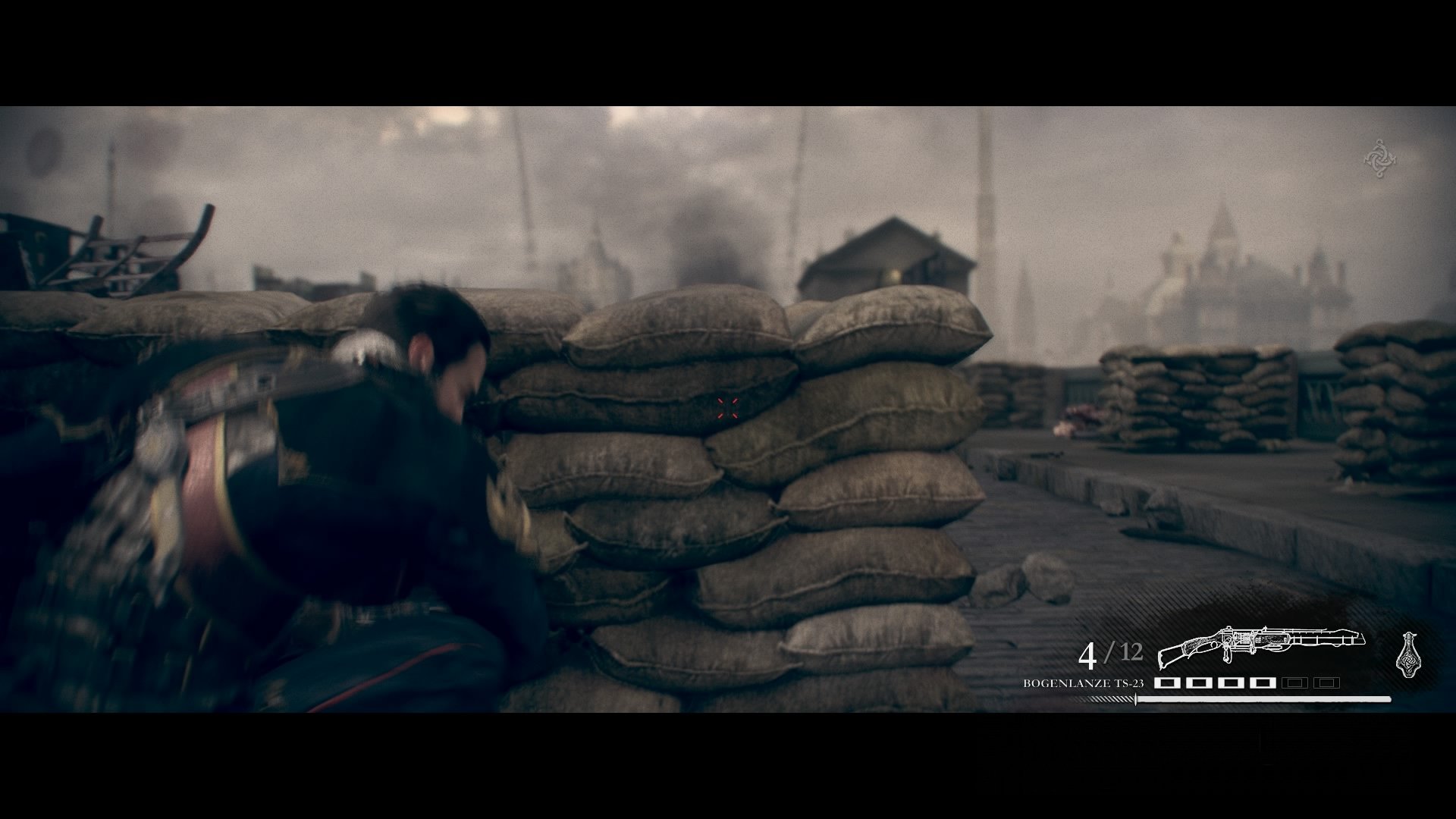Click the sword-shaped divider on the HUD bar

[x=1135, y=699]
